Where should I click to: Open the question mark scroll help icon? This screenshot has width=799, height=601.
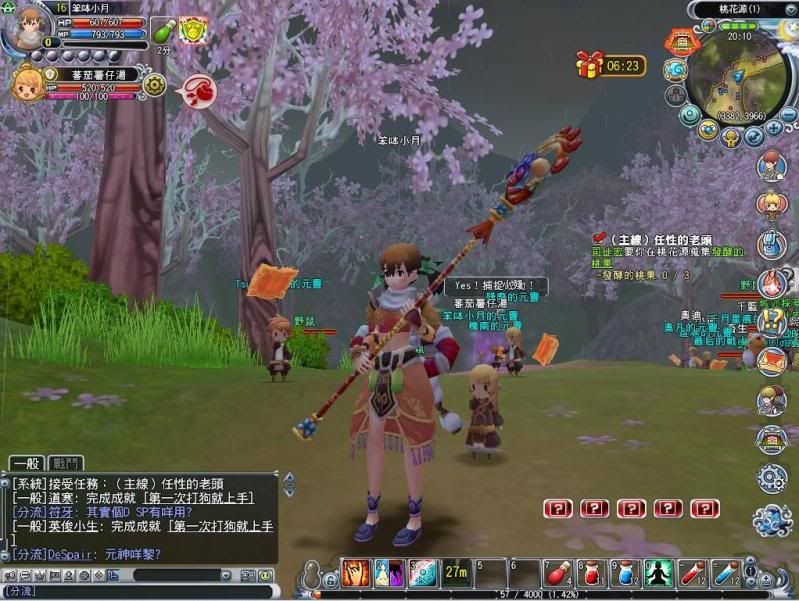pos(772,322)
